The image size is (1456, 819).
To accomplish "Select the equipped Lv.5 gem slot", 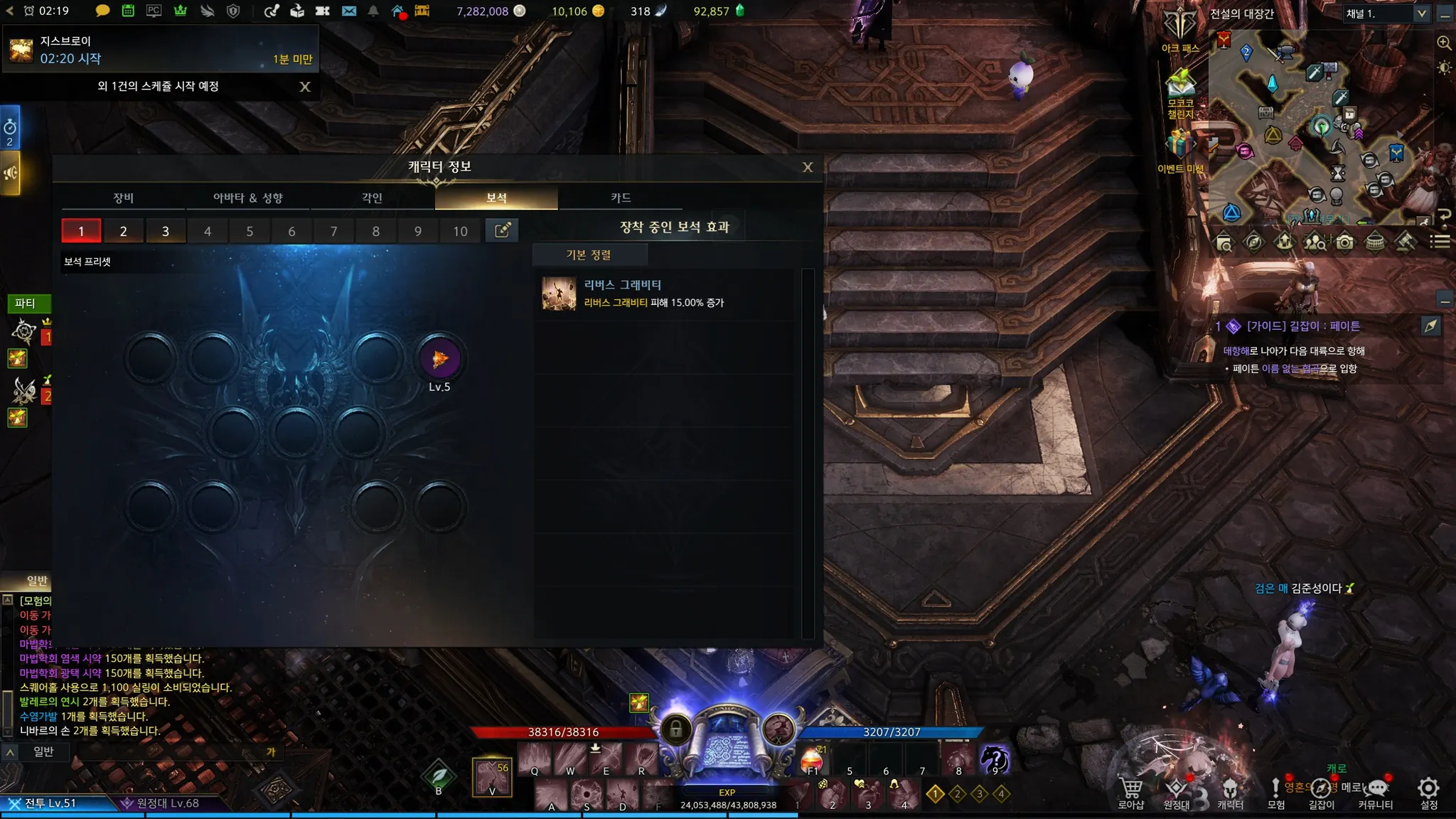I will [x=439, y=359].
